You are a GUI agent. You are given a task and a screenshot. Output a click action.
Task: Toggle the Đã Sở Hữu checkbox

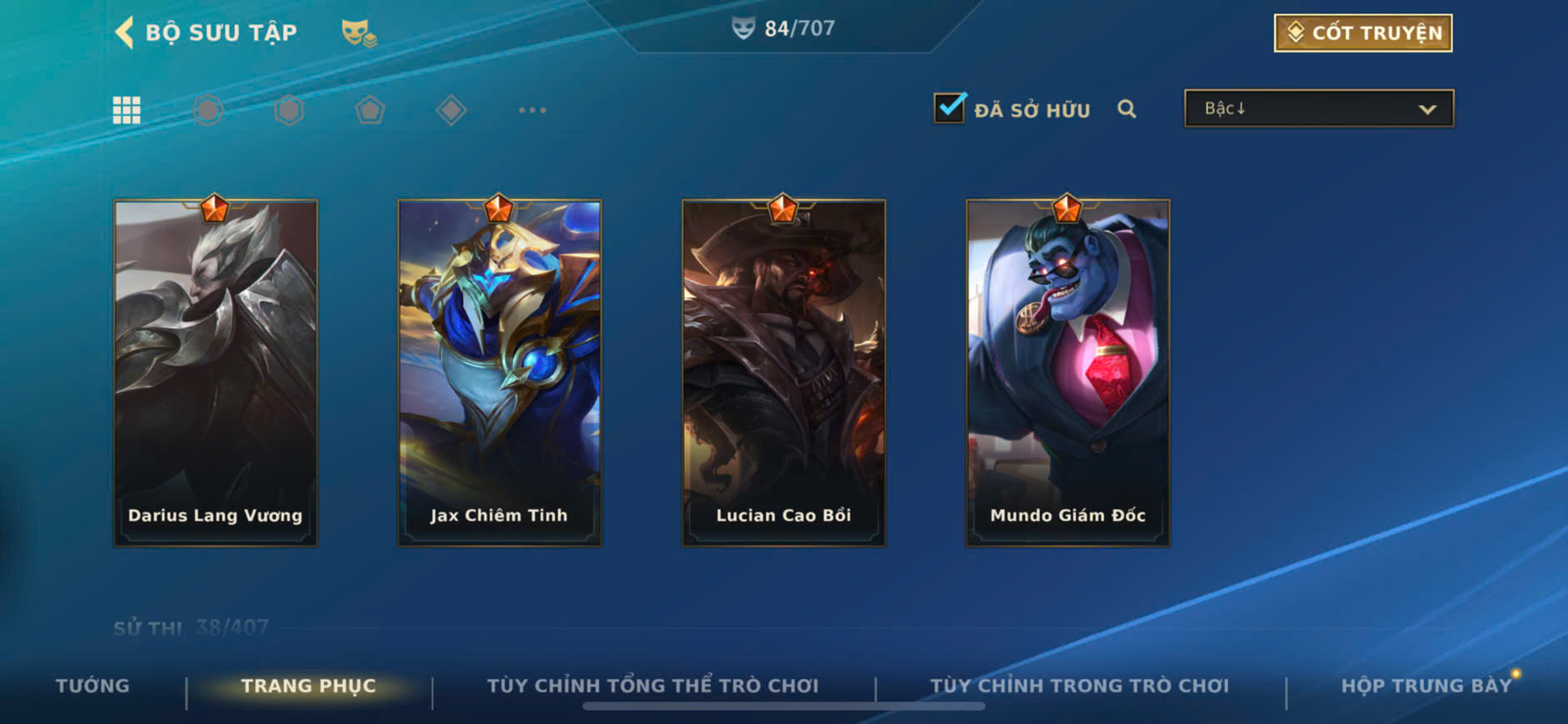pos(949,109)
